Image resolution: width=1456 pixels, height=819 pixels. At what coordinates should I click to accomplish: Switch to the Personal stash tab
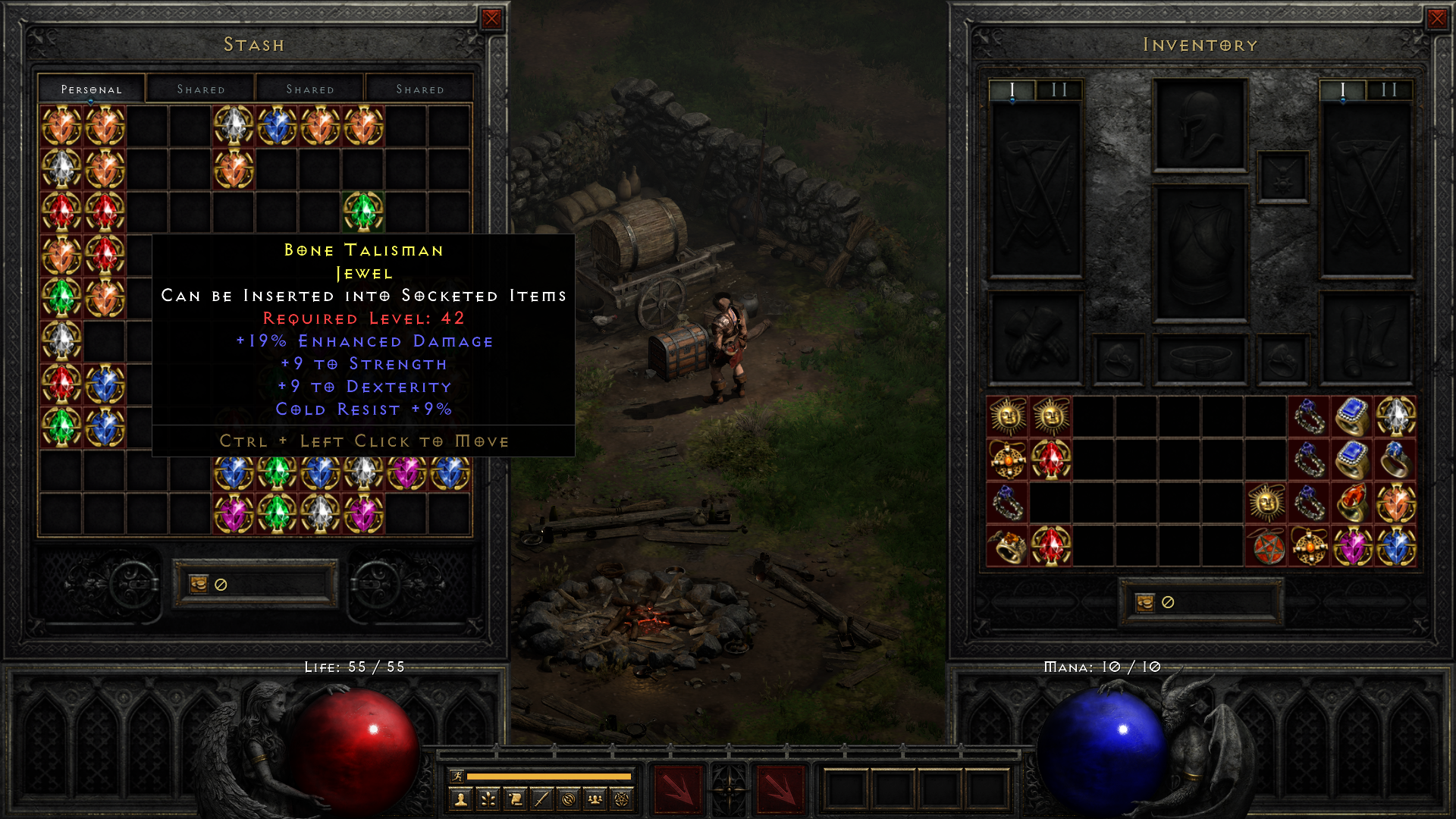91,88
